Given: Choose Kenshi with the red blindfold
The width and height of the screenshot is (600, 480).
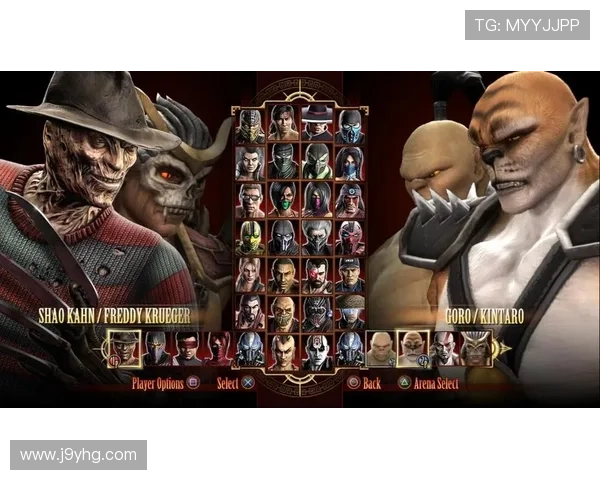Looking at the screenshot, I should coord(187,349).
